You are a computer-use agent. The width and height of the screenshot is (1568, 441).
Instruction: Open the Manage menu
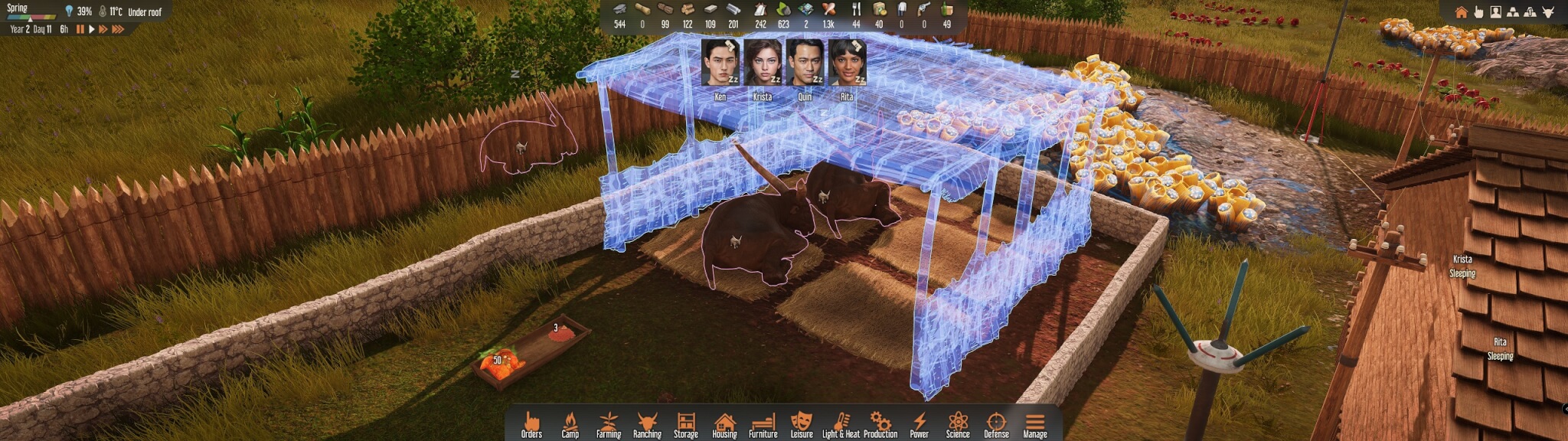point(1035,423)
